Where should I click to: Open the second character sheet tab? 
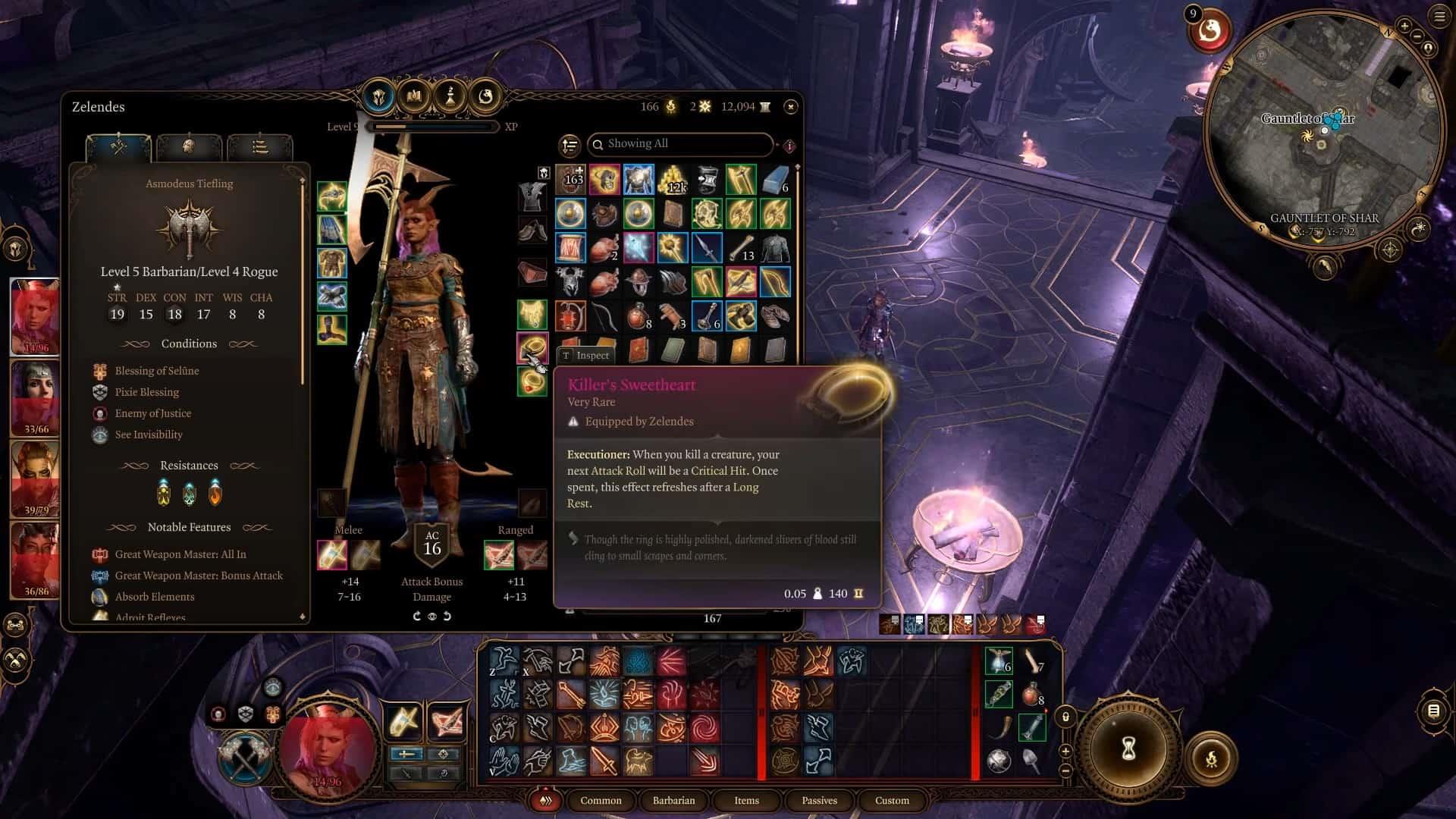click(x=189, y=146)
